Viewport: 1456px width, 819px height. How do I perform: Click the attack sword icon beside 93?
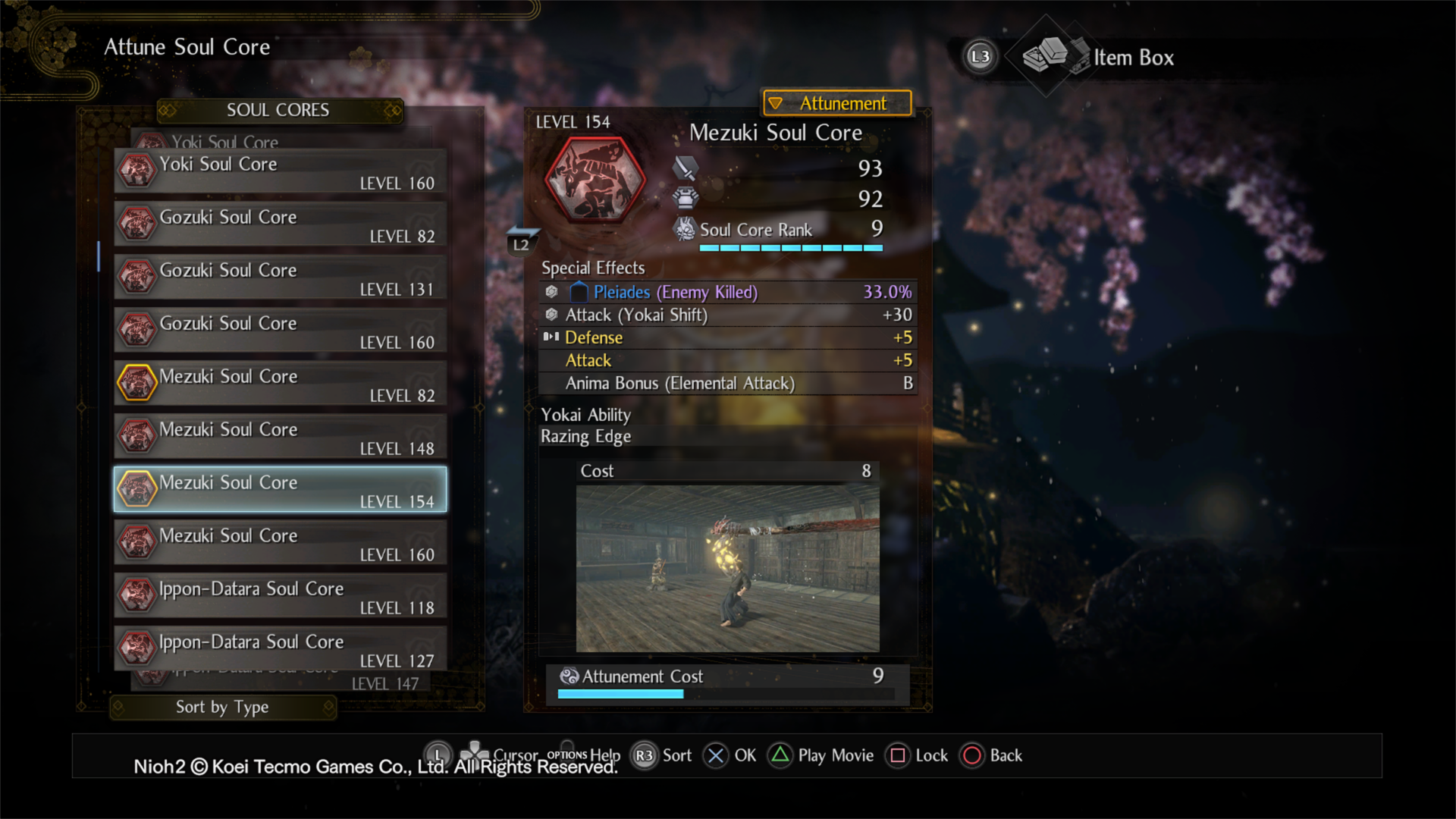686,169
